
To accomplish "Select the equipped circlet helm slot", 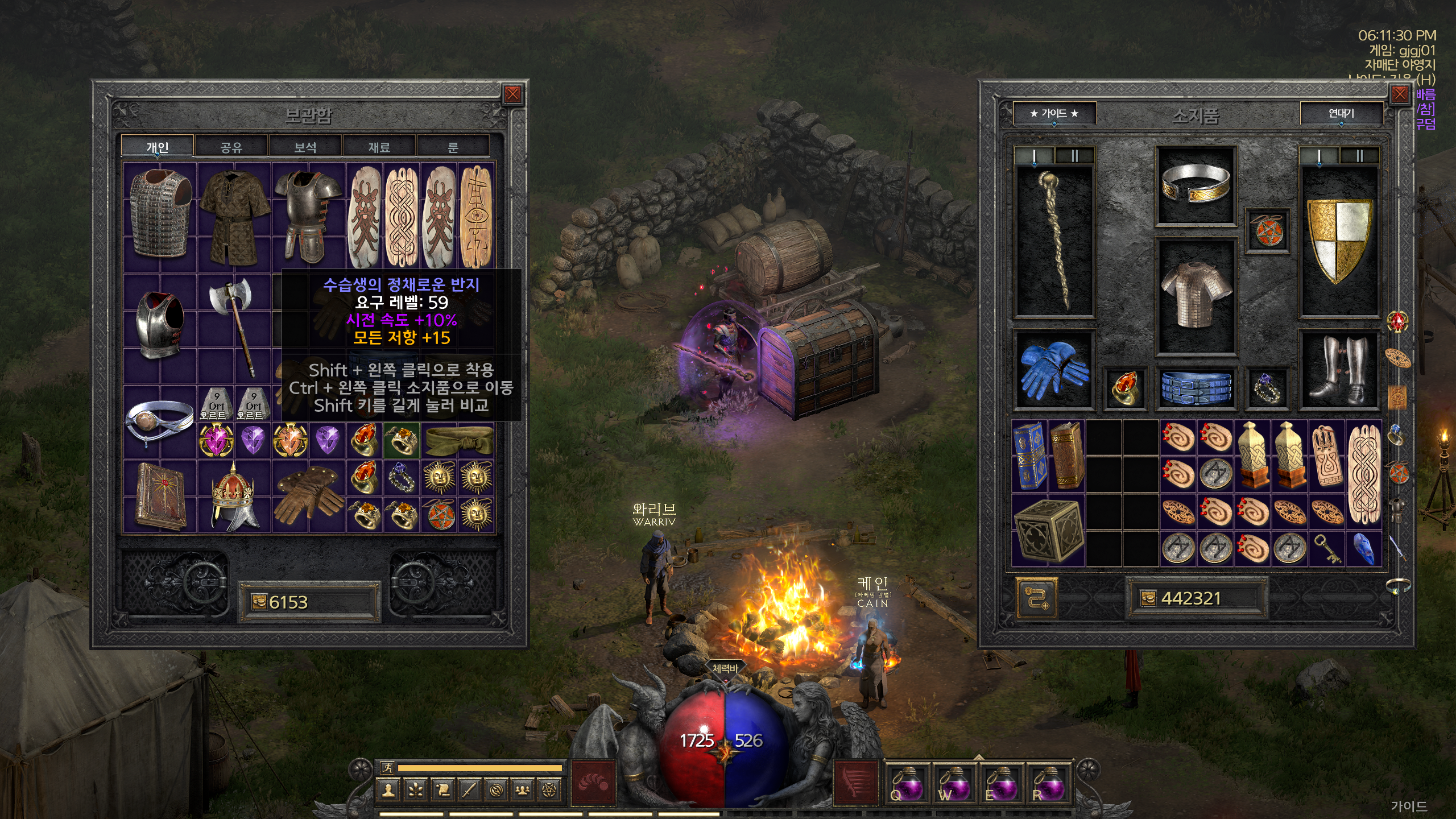I will [1195, 185].
